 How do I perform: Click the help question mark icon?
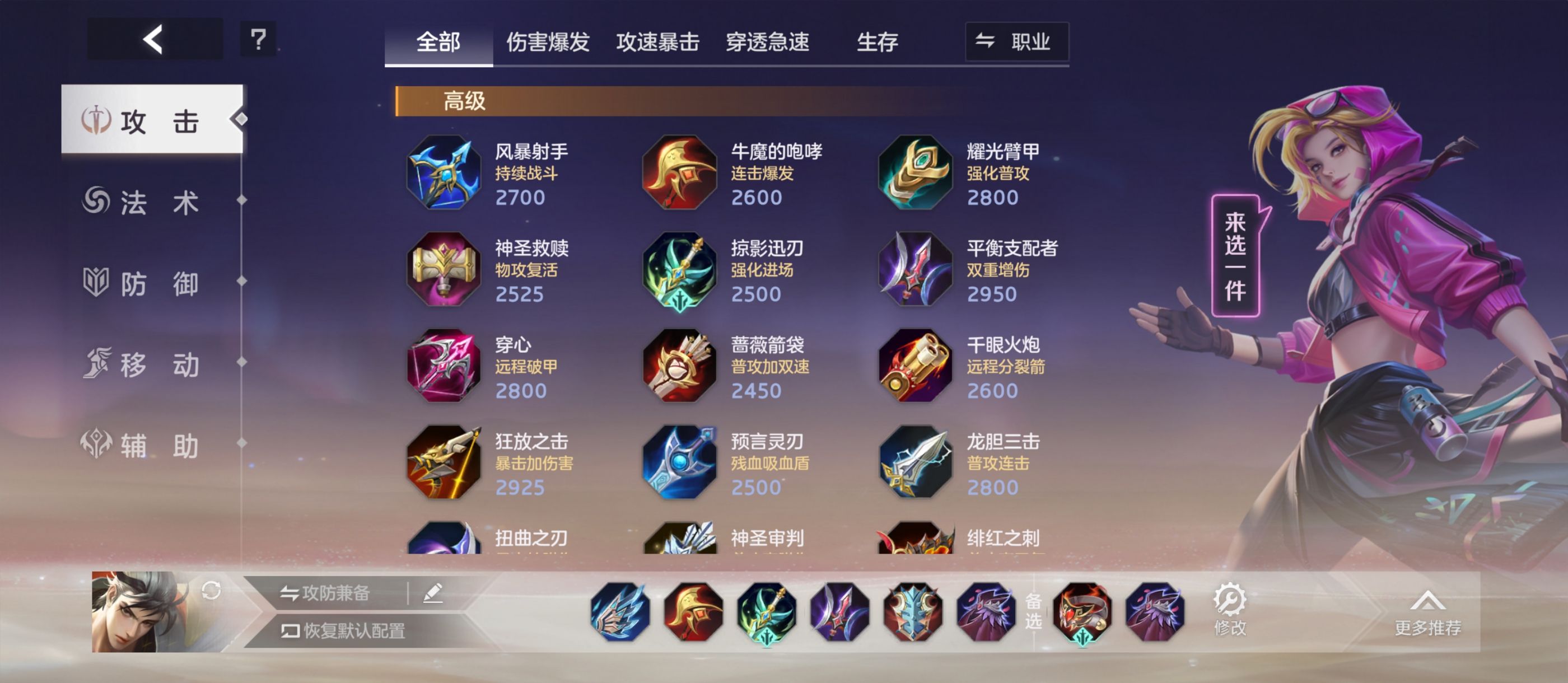(x=258, y=40)
